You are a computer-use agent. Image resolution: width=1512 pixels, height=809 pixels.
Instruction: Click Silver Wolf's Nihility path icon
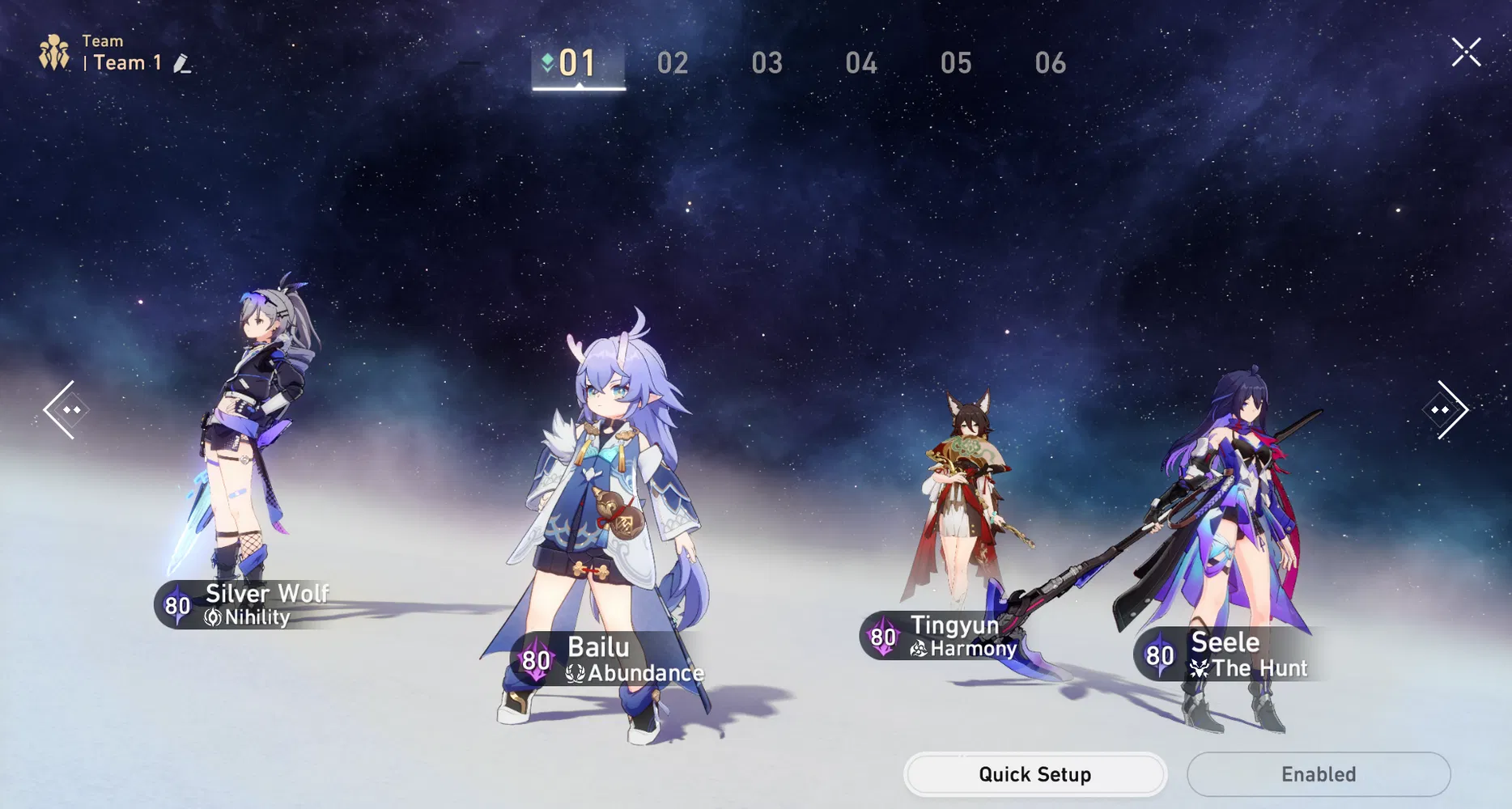[212, 618]
